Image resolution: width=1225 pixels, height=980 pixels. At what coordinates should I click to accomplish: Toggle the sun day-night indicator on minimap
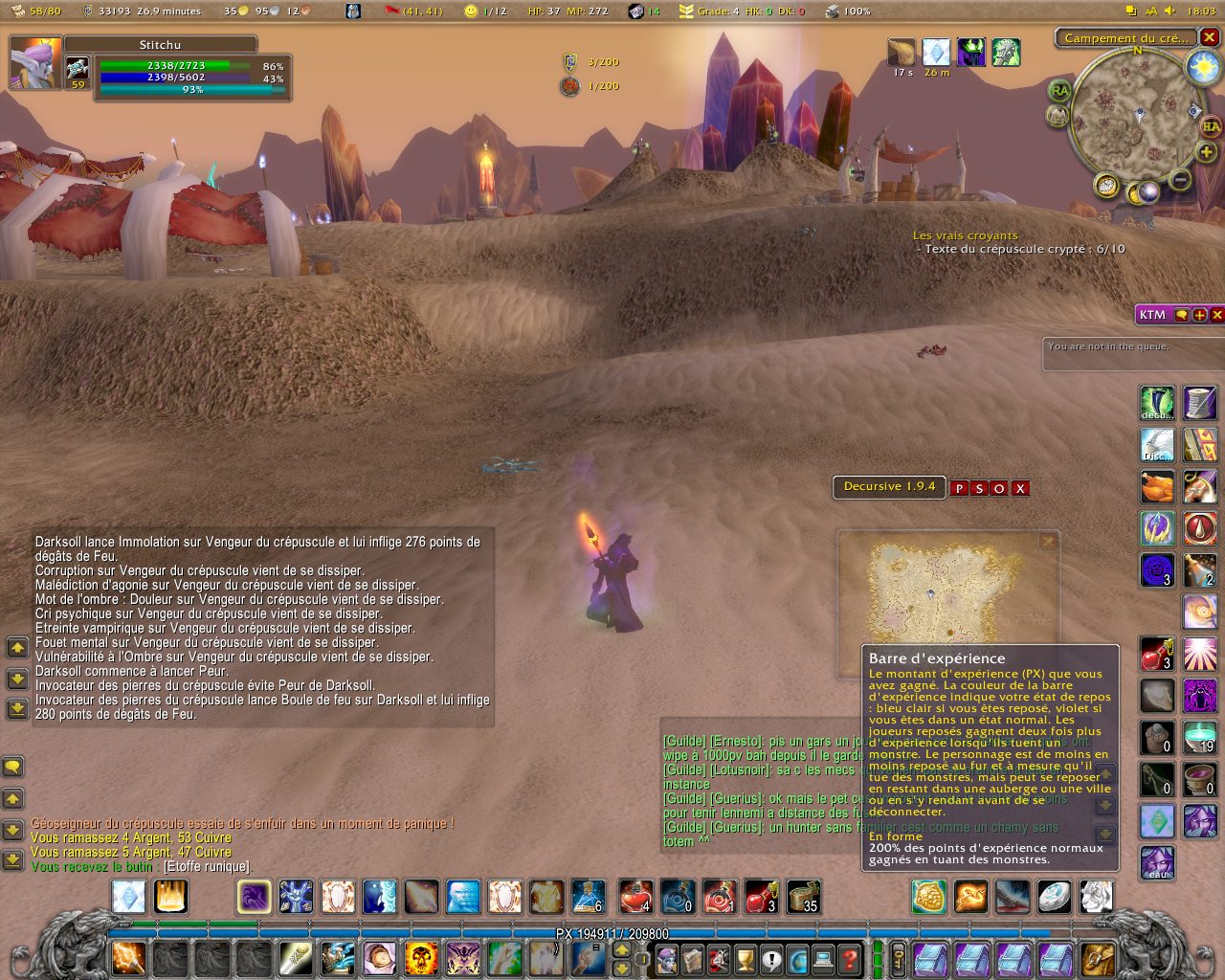[1202, 67]
